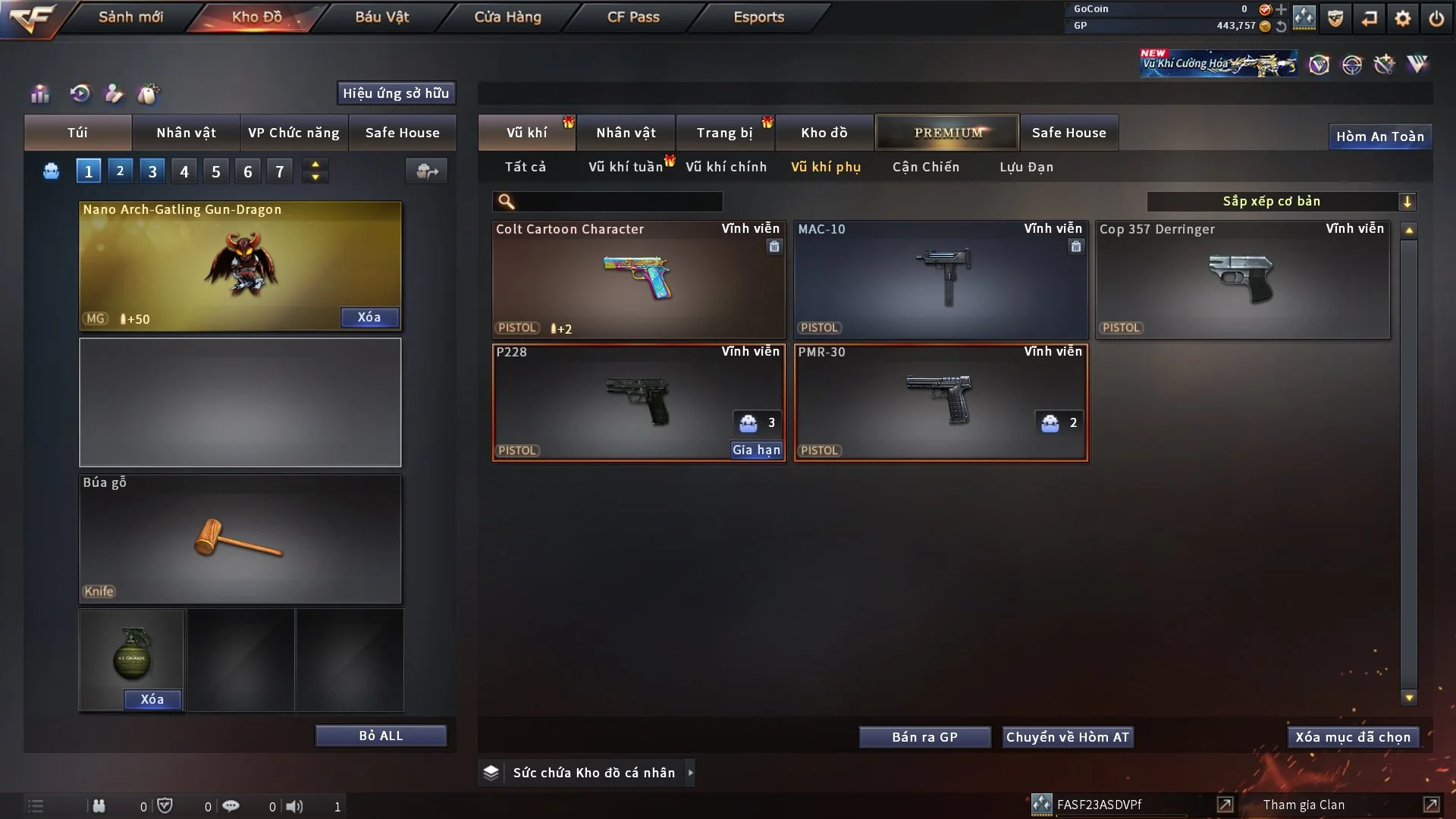Screen dimensions: 1456x819
Task: Switch to the Vũ khí chính filter
Action: point(726,167)
